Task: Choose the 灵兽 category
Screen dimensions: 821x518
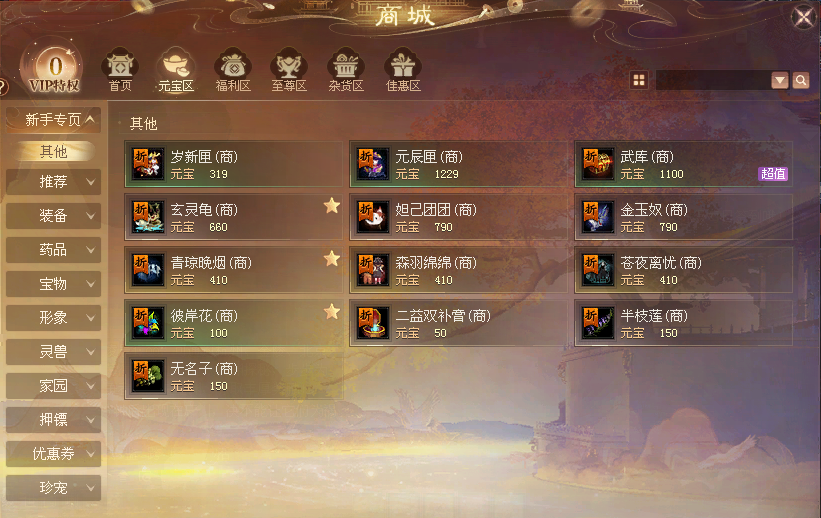Action: coord(53,352)
